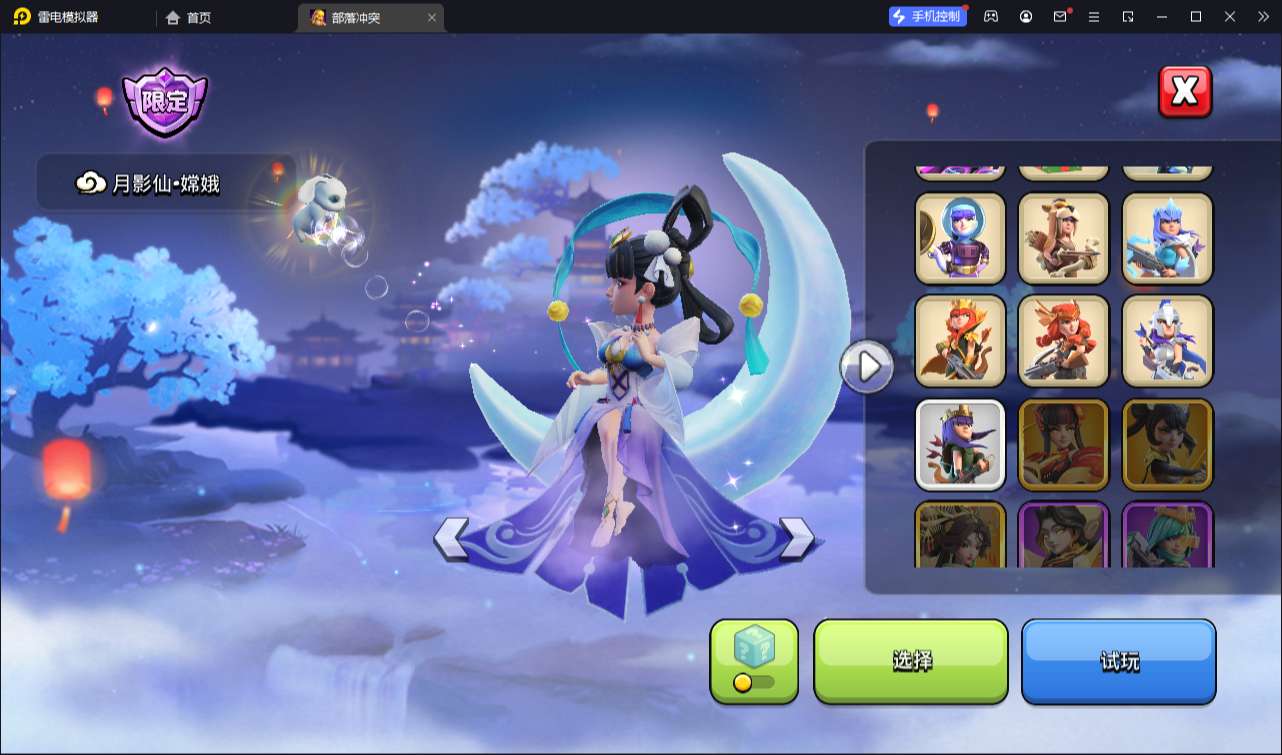Select the default purple-haired archer queen skin
The height and width of the screenshot is (755, 1282).
click(x=960, y=444)
